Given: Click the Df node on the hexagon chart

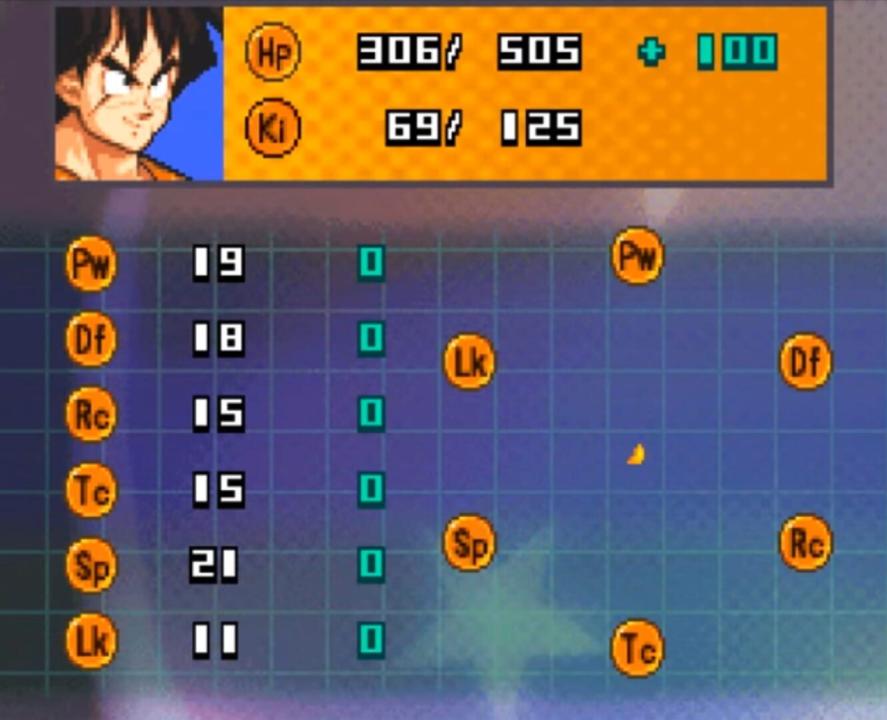Looking at the screenshot, I should click(805, 361).
